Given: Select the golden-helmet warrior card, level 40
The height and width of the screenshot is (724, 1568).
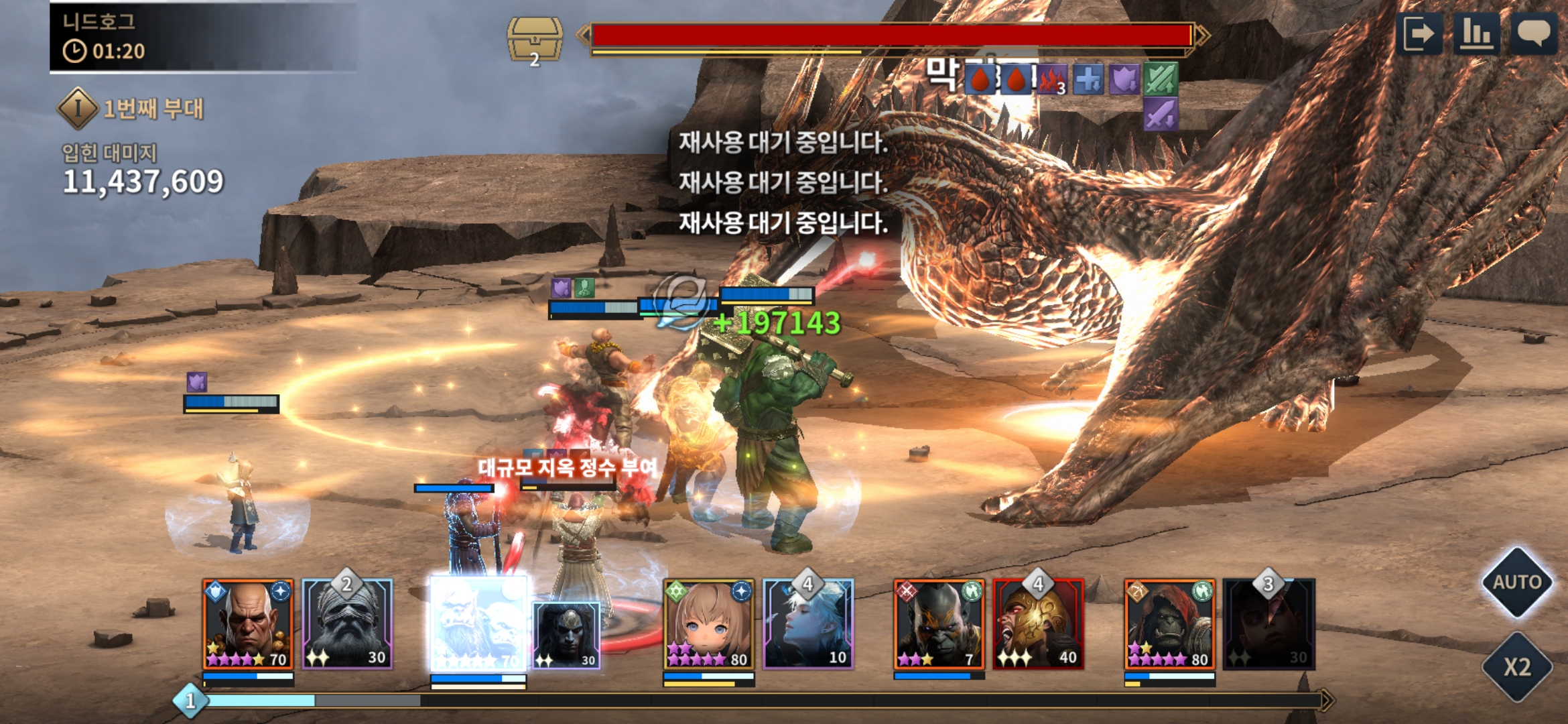Looking at the screenshot, I should 1038,624.
